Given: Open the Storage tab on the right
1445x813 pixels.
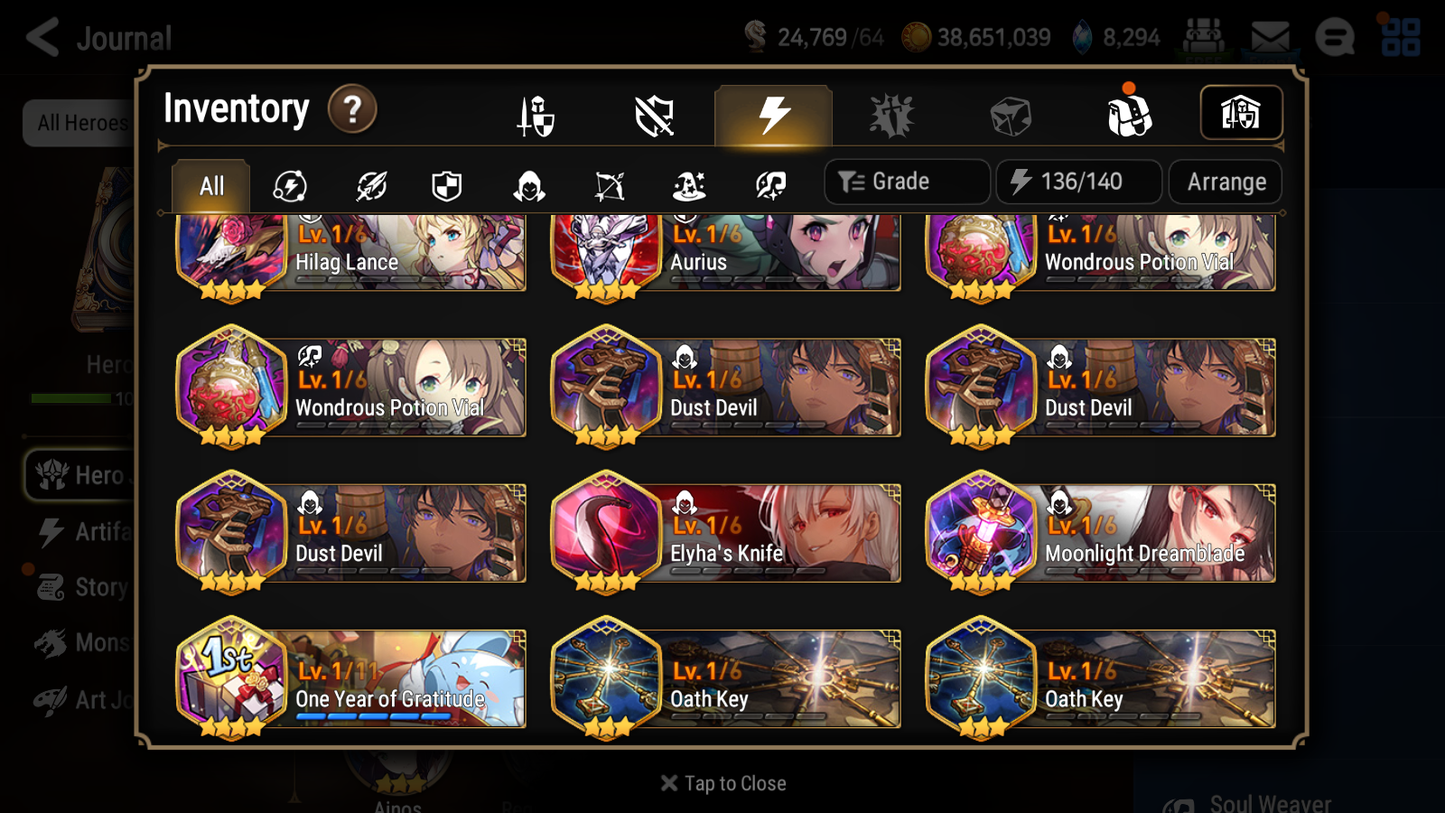Looking at the screenshot, I should point(1241,113).
